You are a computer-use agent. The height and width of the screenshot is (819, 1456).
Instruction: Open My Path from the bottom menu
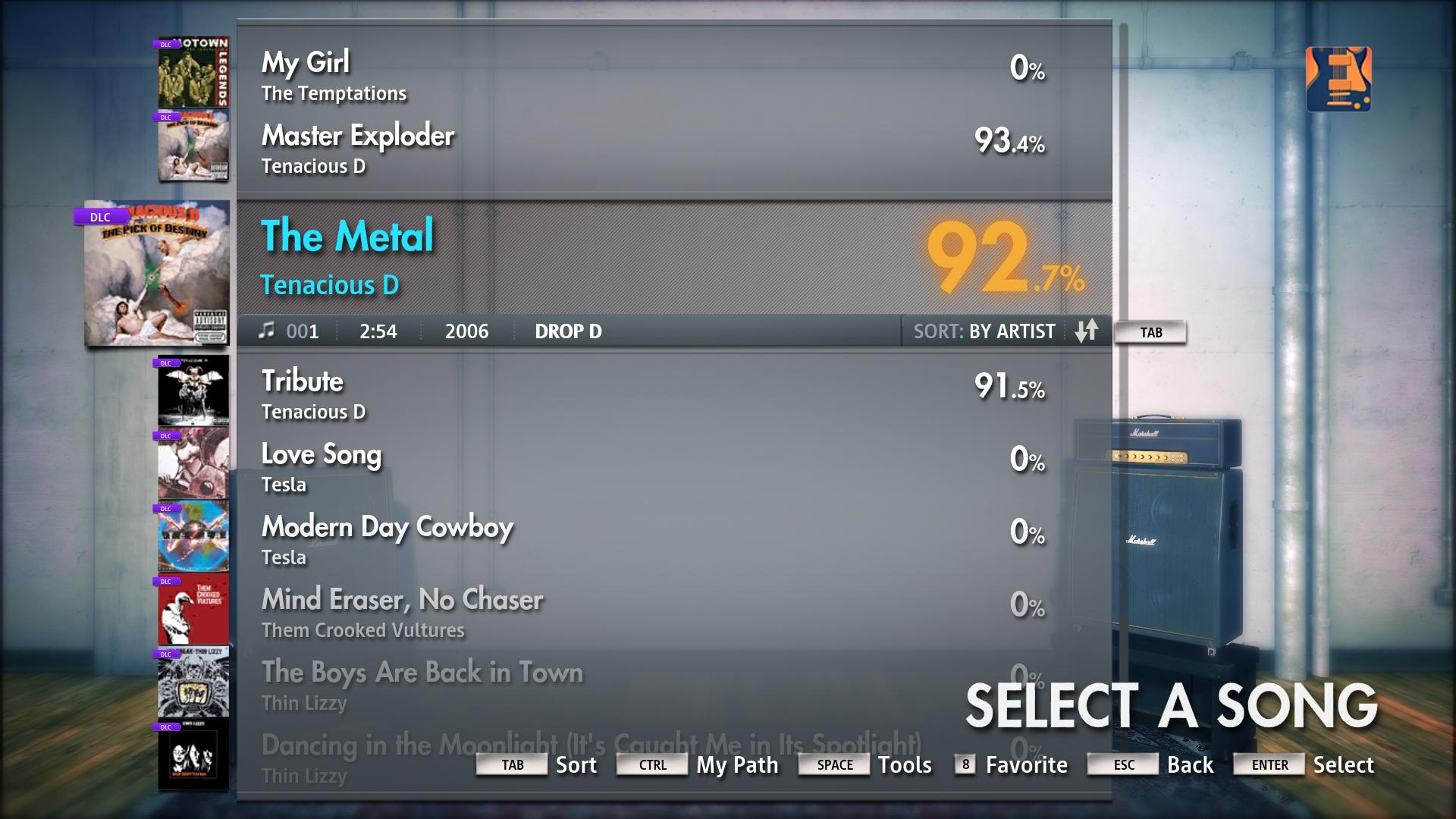click(x=738, y=764)
